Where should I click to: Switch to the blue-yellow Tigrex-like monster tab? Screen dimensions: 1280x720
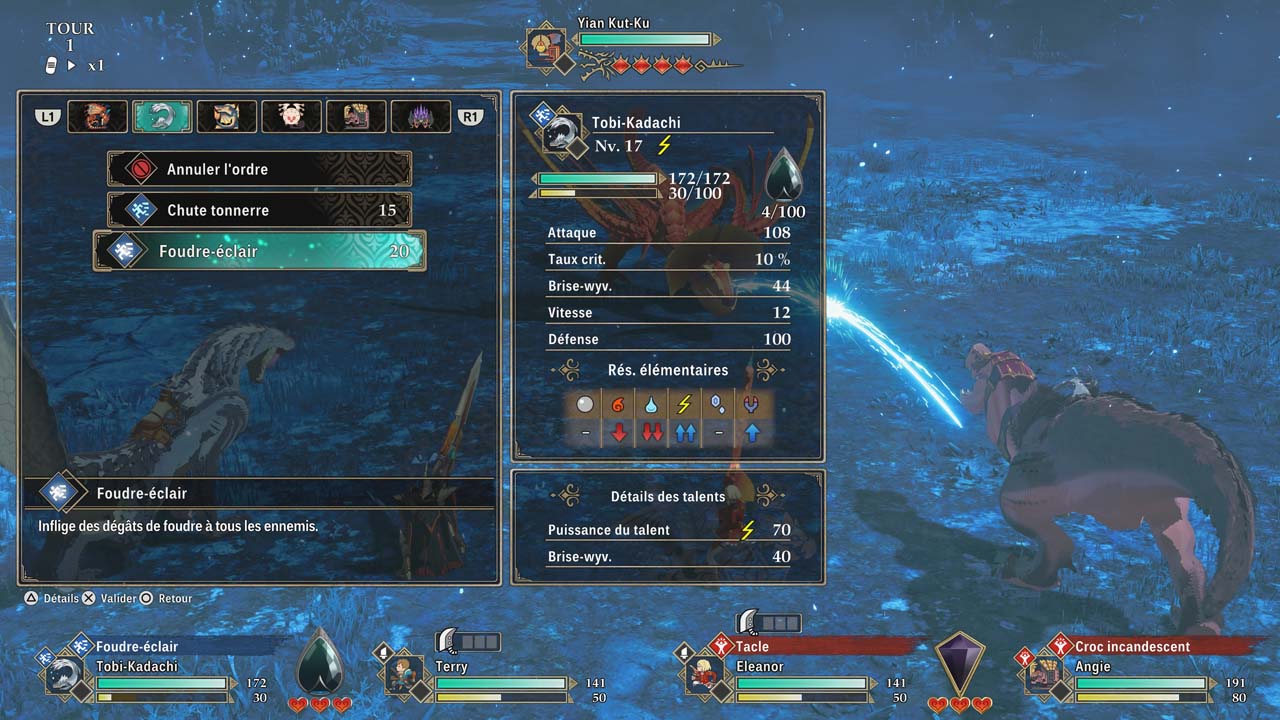tap(227, 117)
